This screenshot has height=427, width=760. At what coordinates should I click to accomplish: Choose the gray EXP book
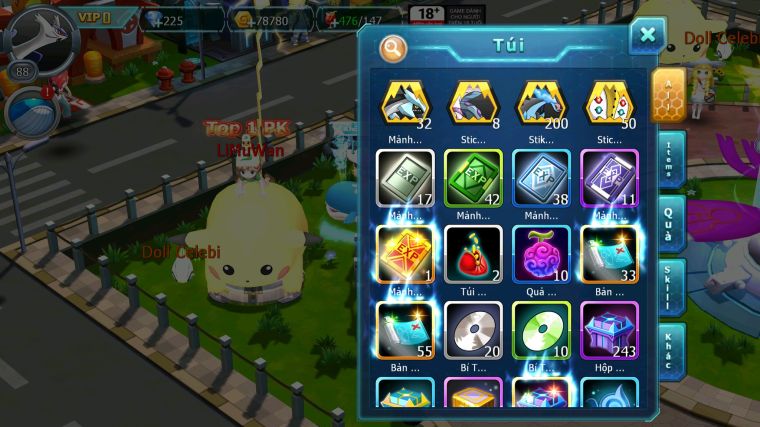(405, 178)
